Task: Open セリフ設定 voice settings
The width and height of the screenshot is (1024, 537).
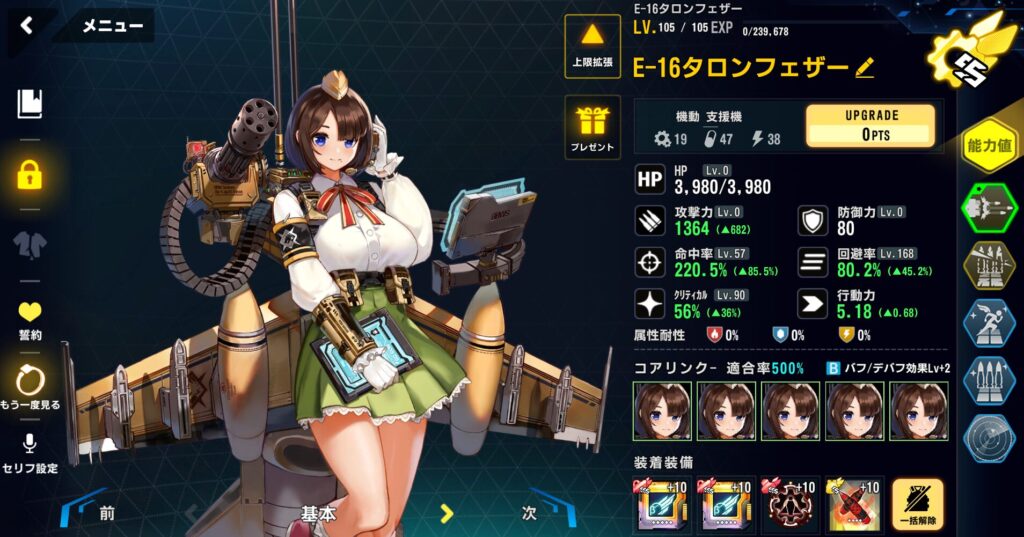Action: coord(30,451)
